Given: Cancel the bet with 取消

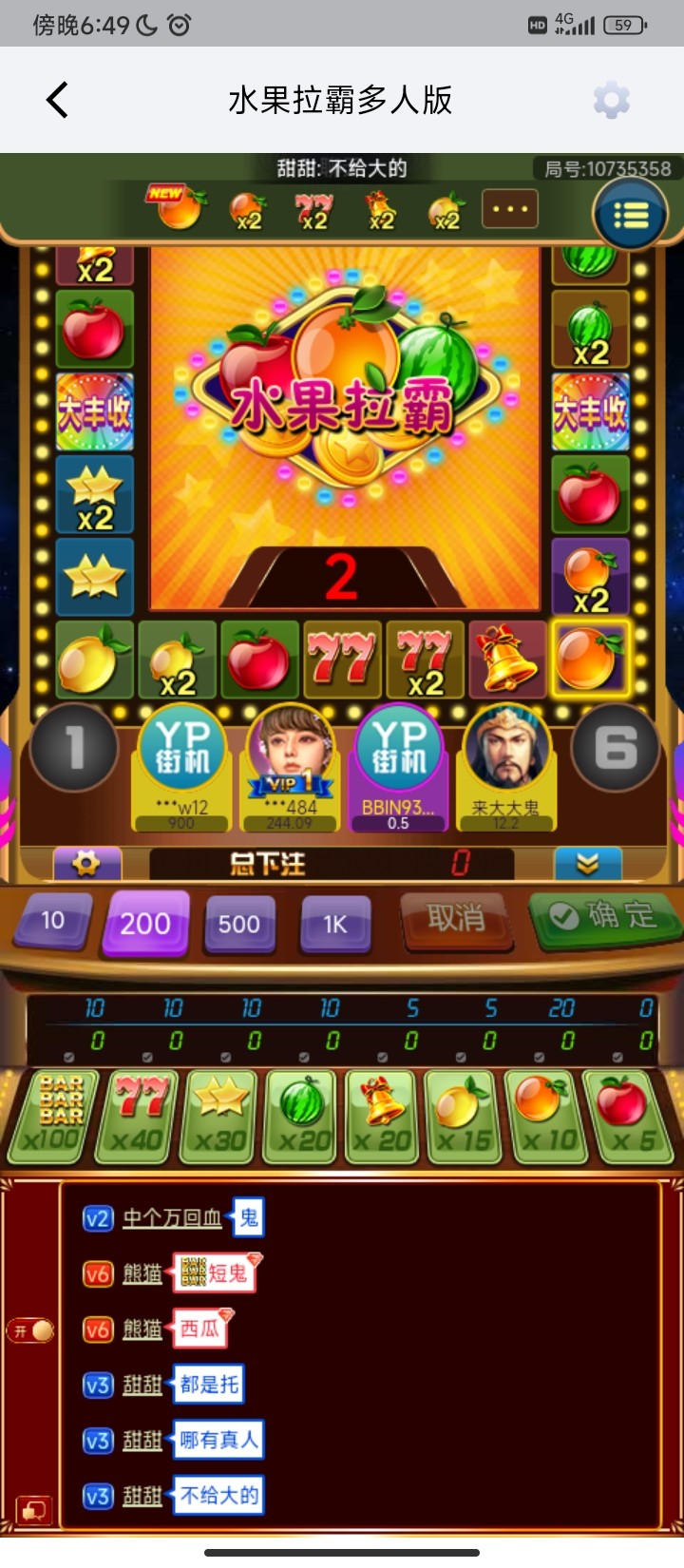Looking at the screenshot, I should pyautogui.click(x=456, y=919).
